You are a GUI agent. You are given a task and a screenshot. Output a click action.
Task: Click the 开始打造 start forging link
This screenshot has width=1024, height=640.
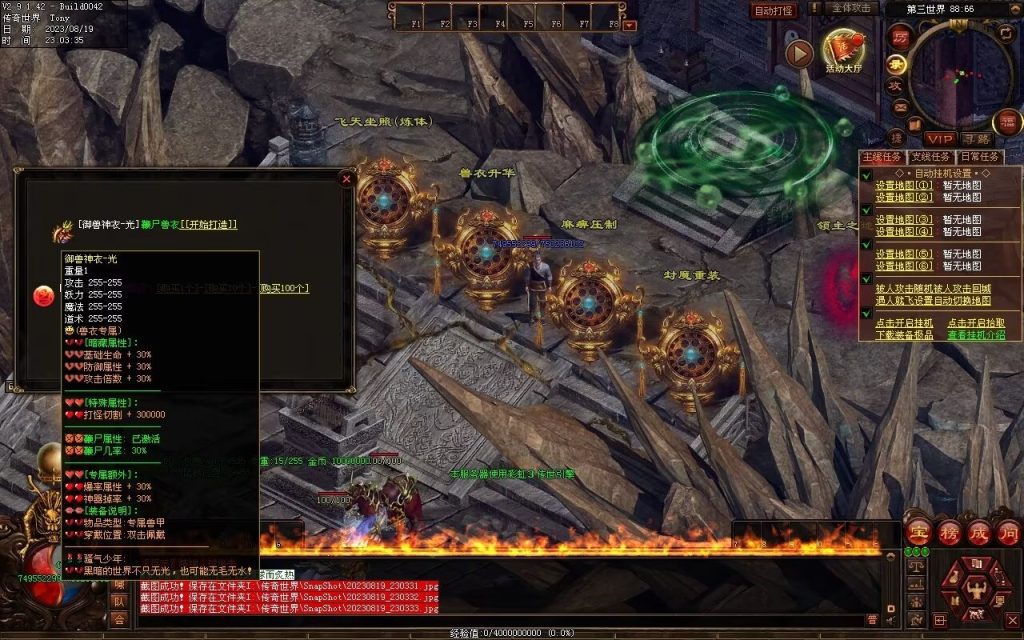(208, 225)
